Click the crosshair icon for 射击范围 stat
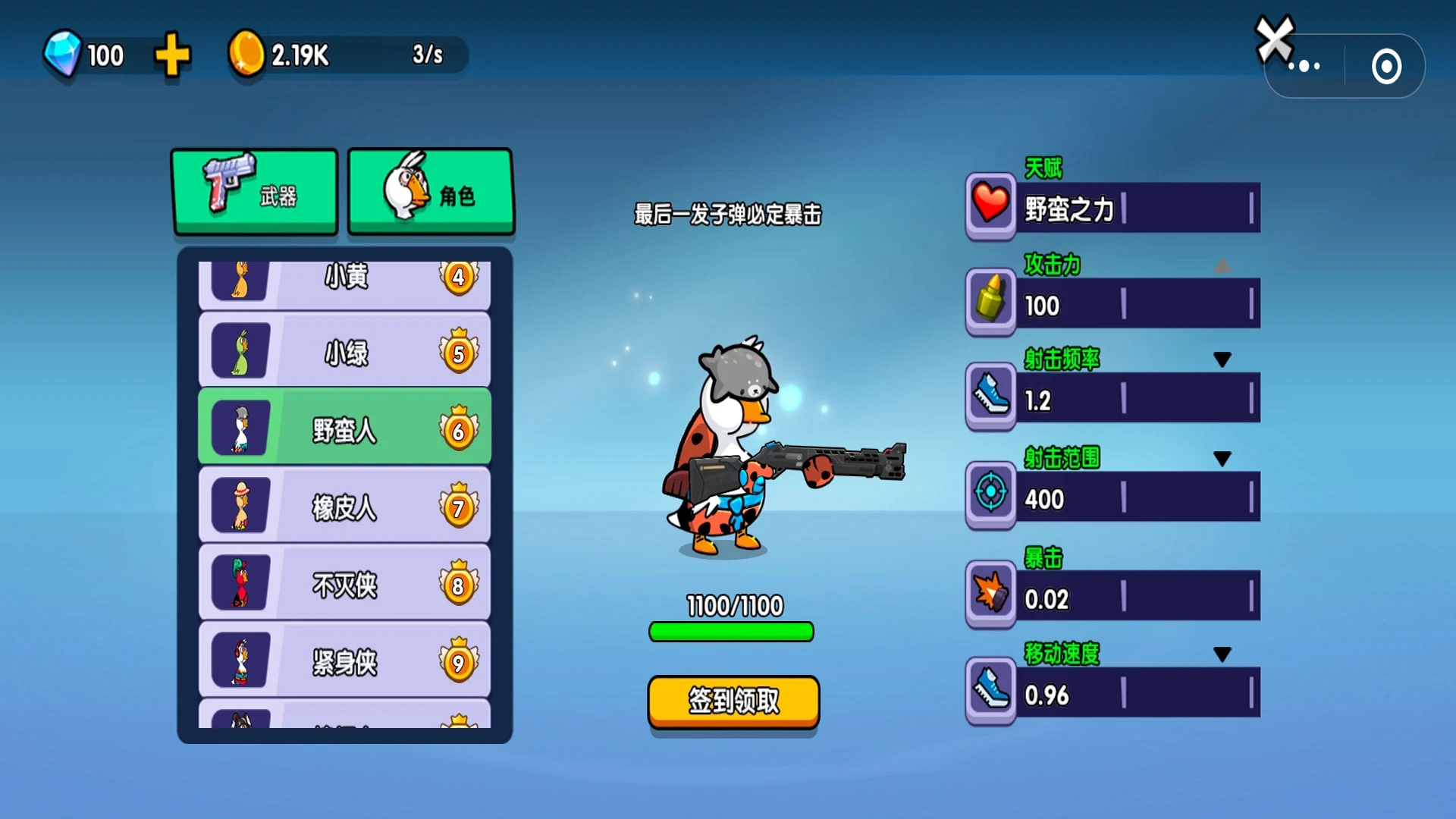 (x=989, y=494)
